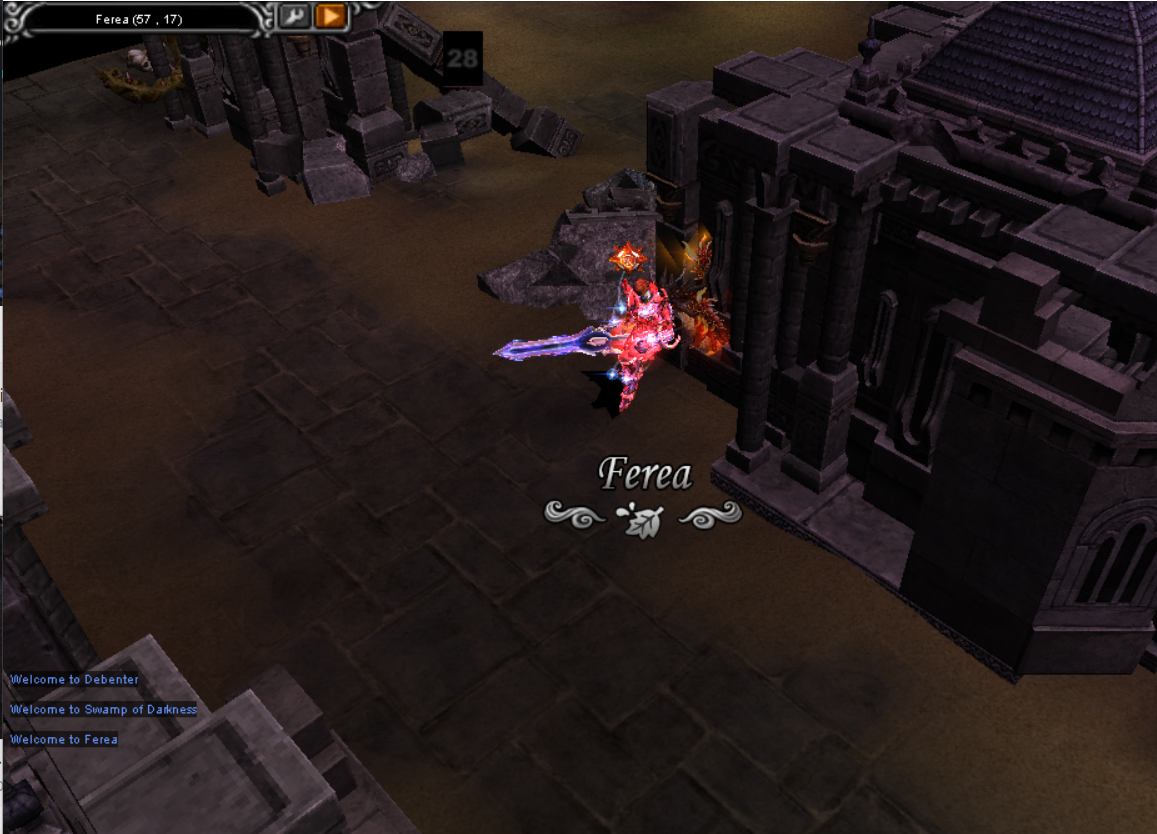
Task: Click the Ferea map coordinates bar
Action: click(x=139, y=18)
